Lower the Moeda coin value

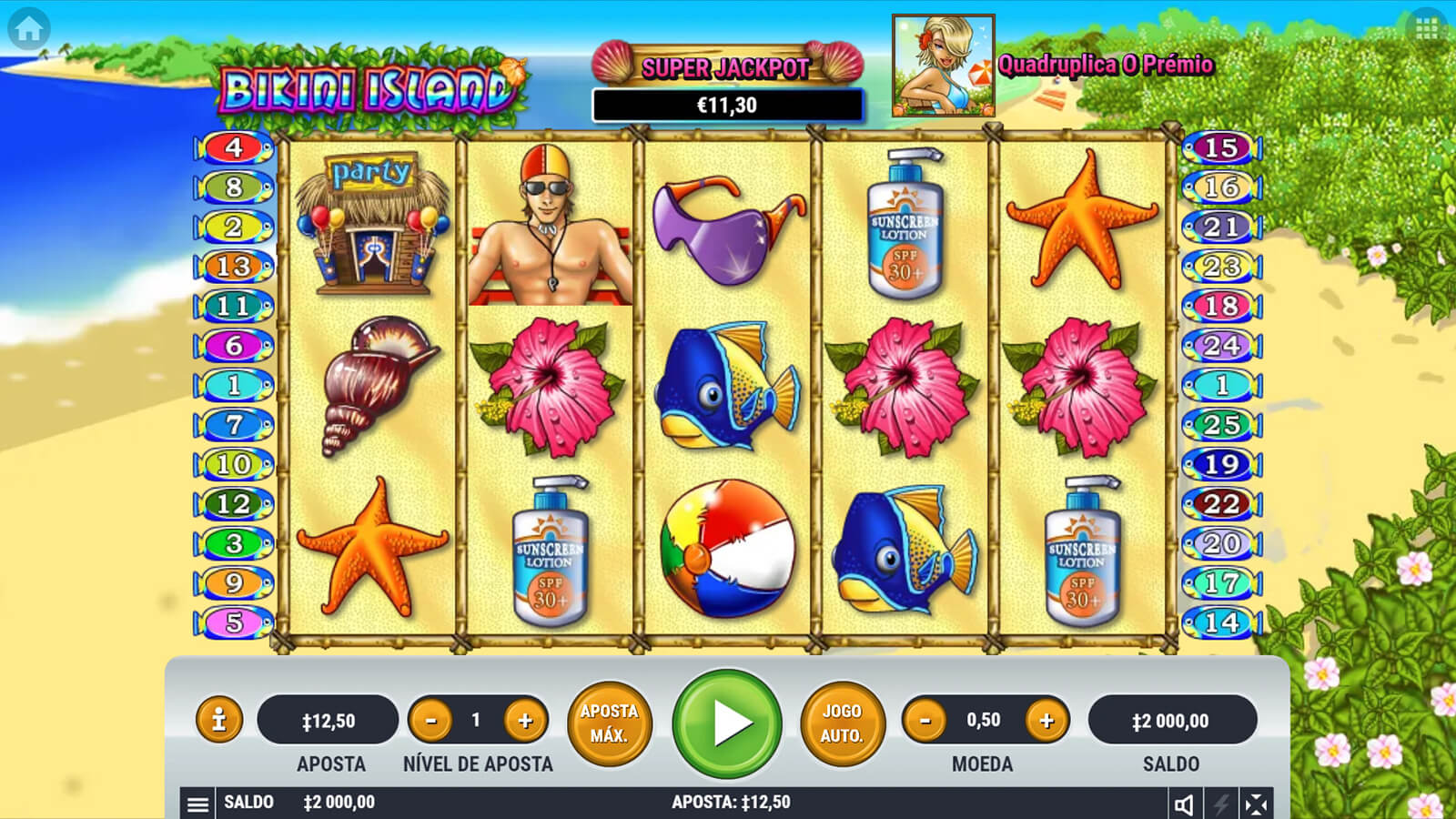pos(925,721)
